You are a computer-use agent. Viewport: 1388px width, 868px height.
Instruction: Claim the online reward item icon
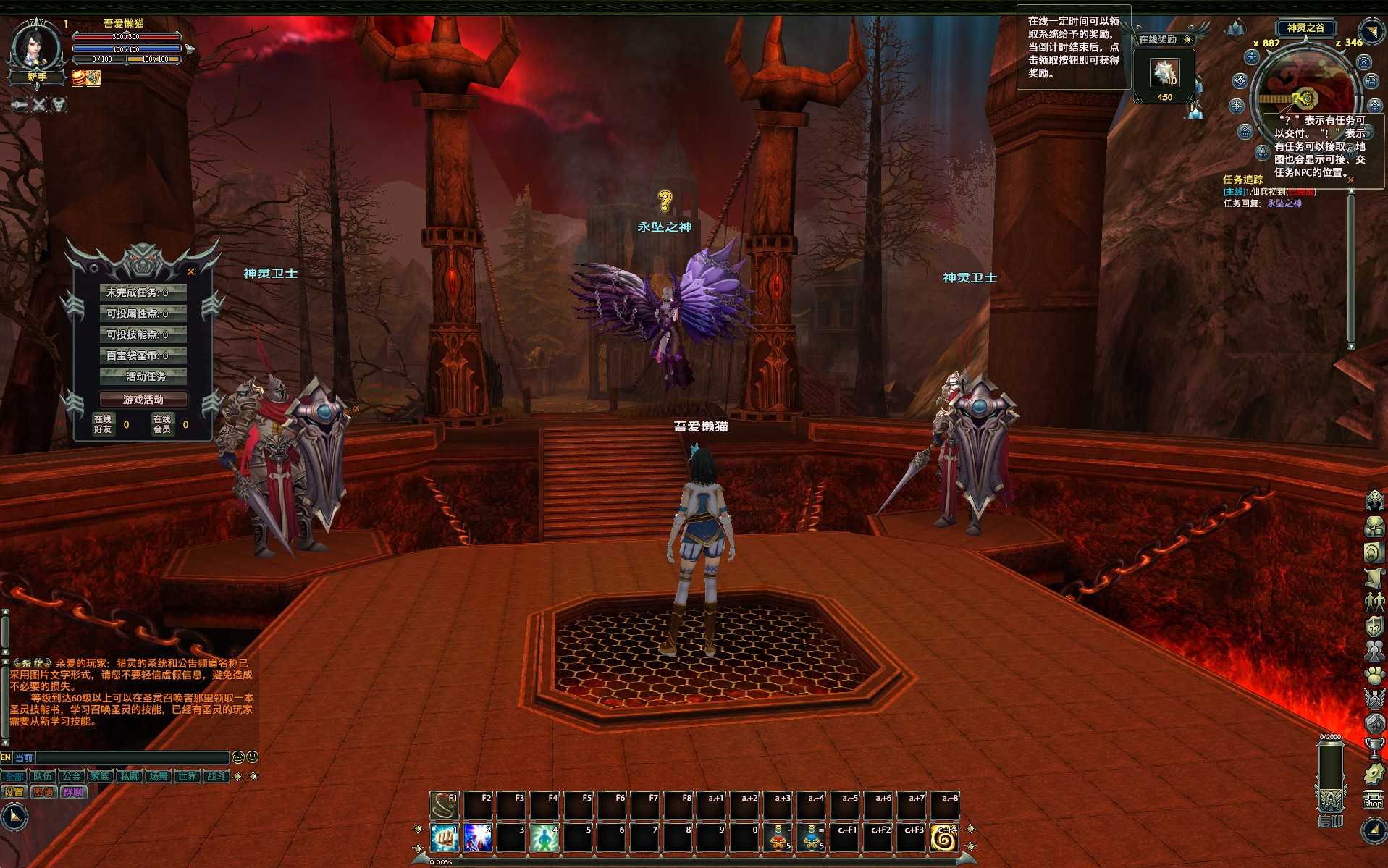tap(1165, 74)
